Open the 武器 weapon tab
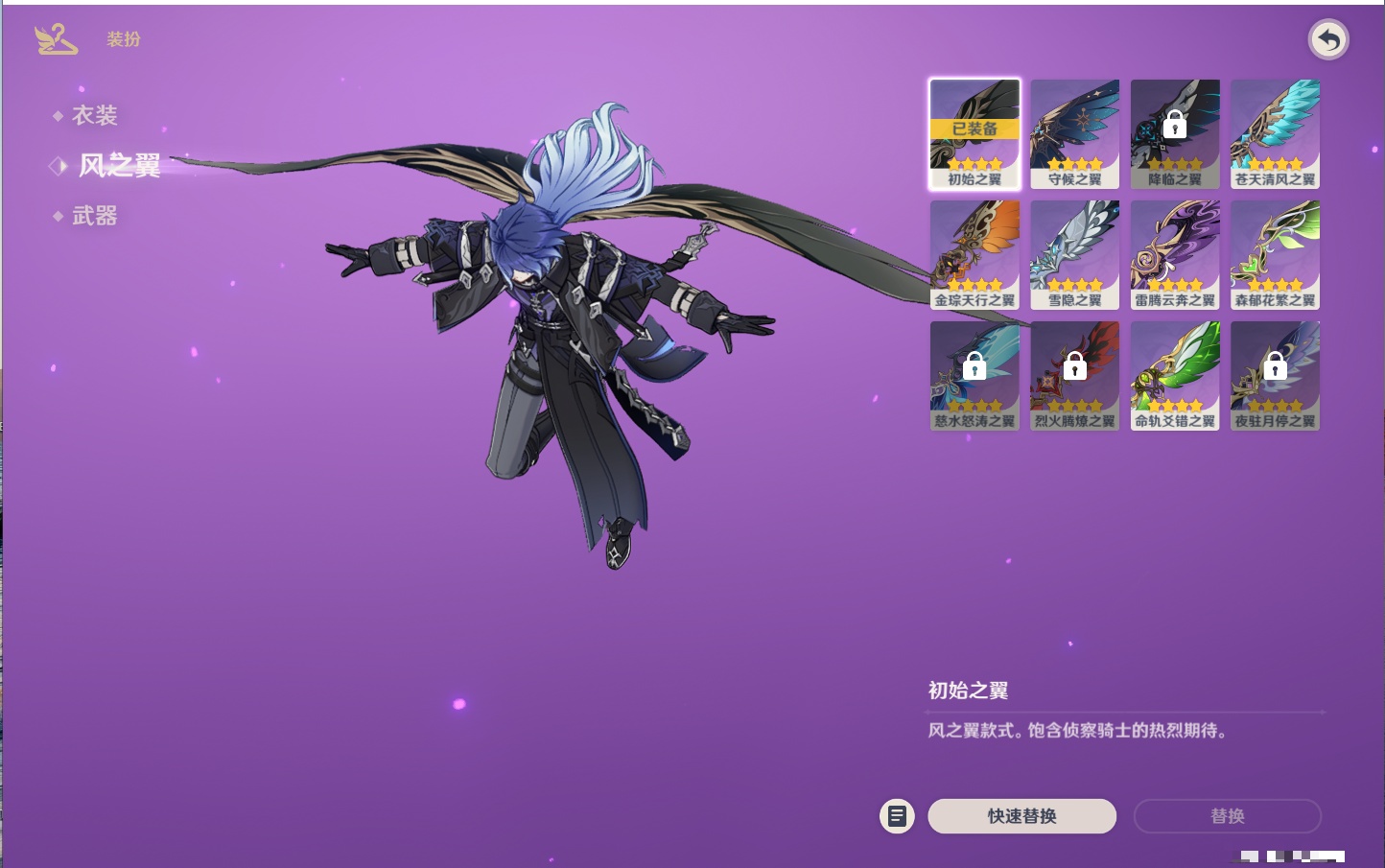 coord(94,217)
